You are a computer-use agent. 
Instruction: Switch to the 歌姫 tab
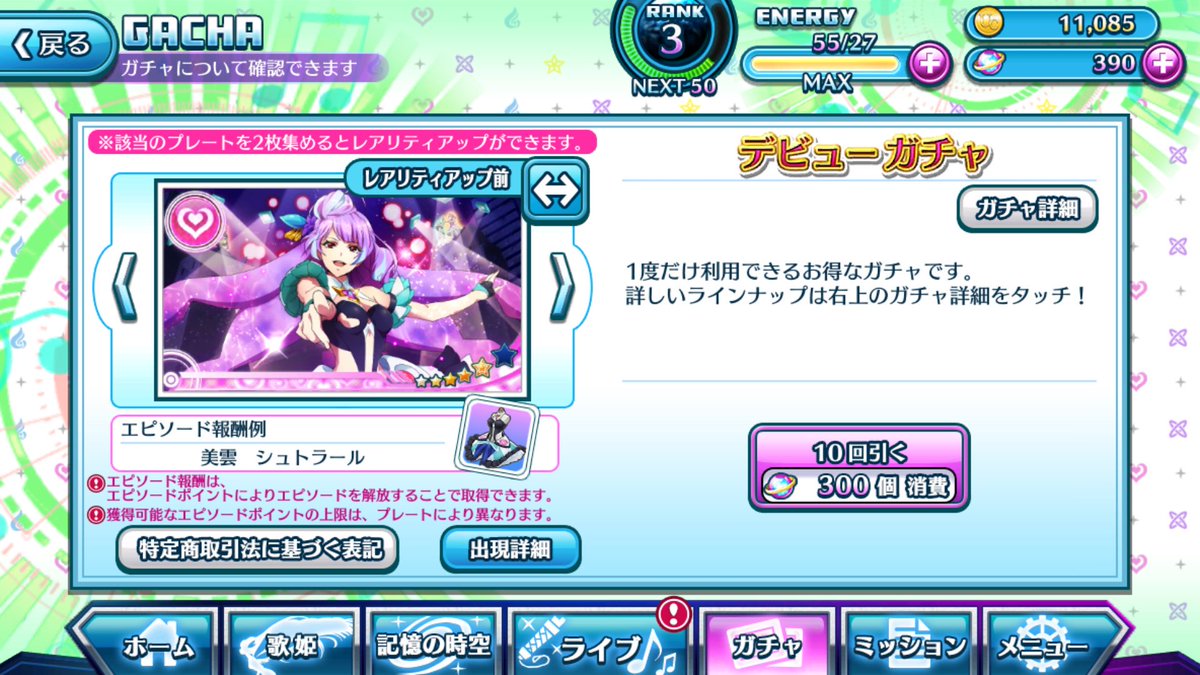pyautogui.click(x=294, y=646)
